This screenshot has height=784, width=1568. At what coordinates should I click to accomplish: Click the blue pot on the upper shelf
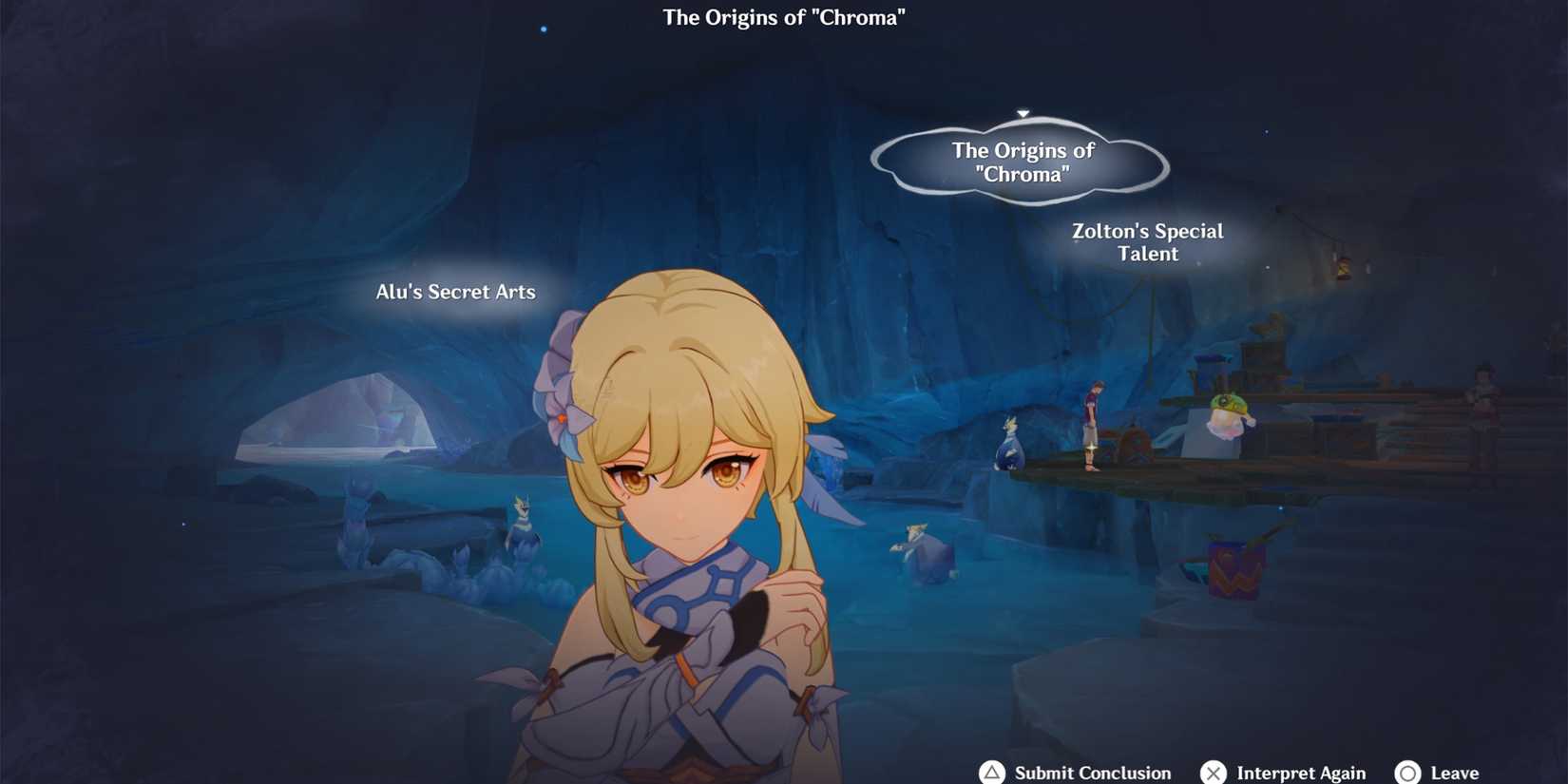pyautogui.click(x=1213, y=361)
